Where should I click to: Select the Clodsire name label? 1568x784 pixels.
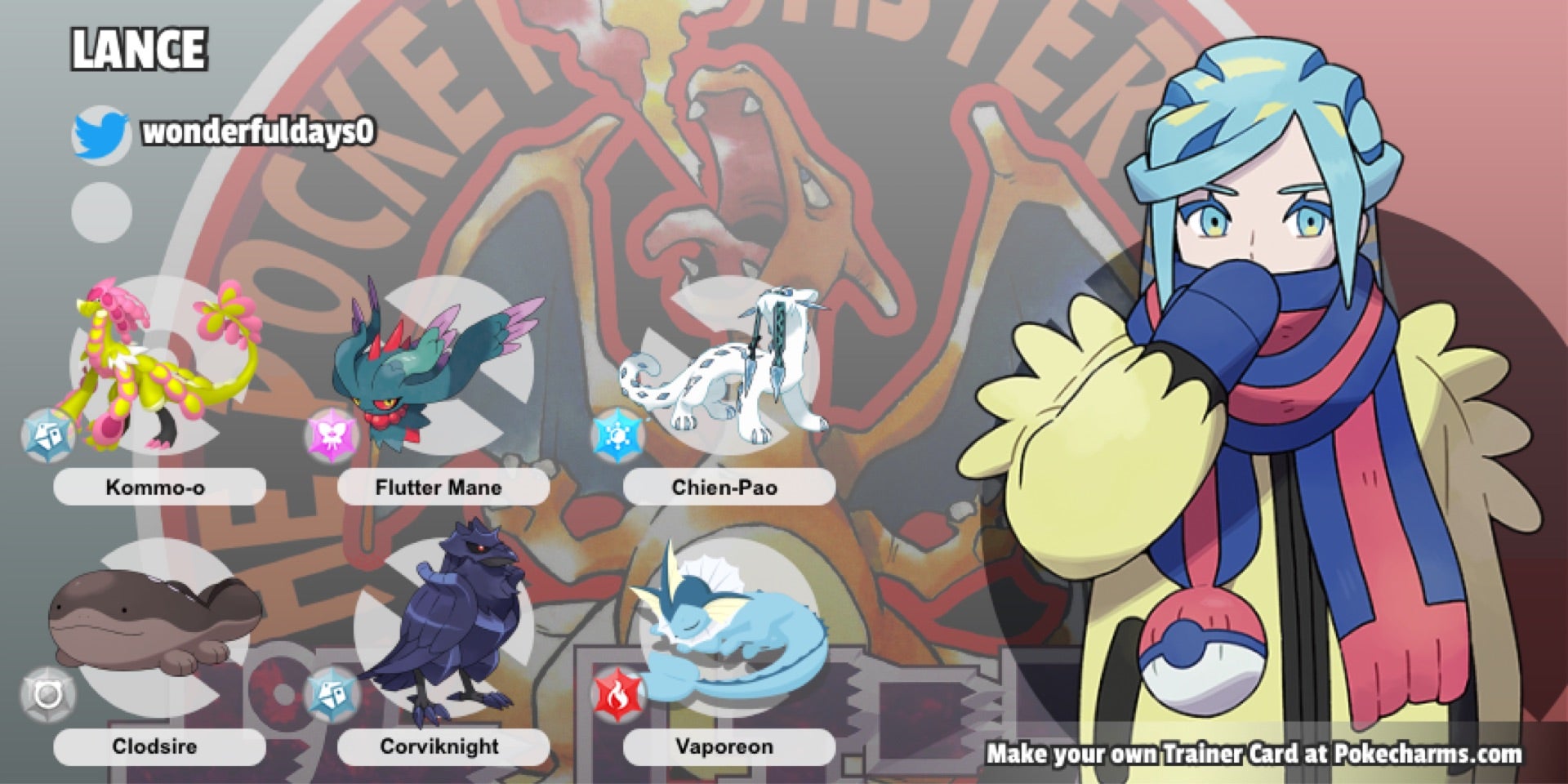(x=155, y=746)
